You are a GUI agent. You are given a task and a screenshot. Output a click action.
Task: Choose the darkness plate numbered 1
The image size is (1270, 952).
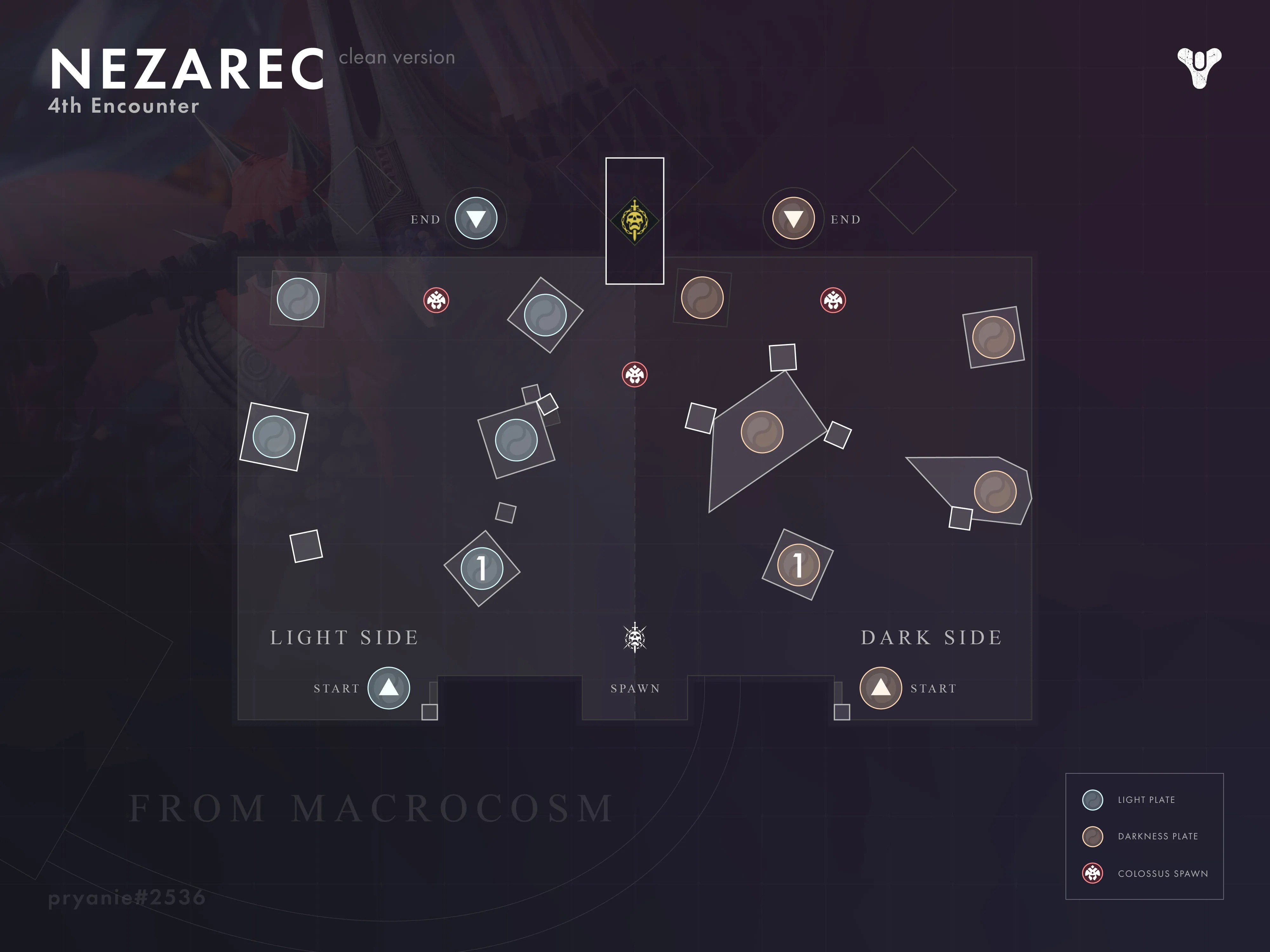click(798, 565)
